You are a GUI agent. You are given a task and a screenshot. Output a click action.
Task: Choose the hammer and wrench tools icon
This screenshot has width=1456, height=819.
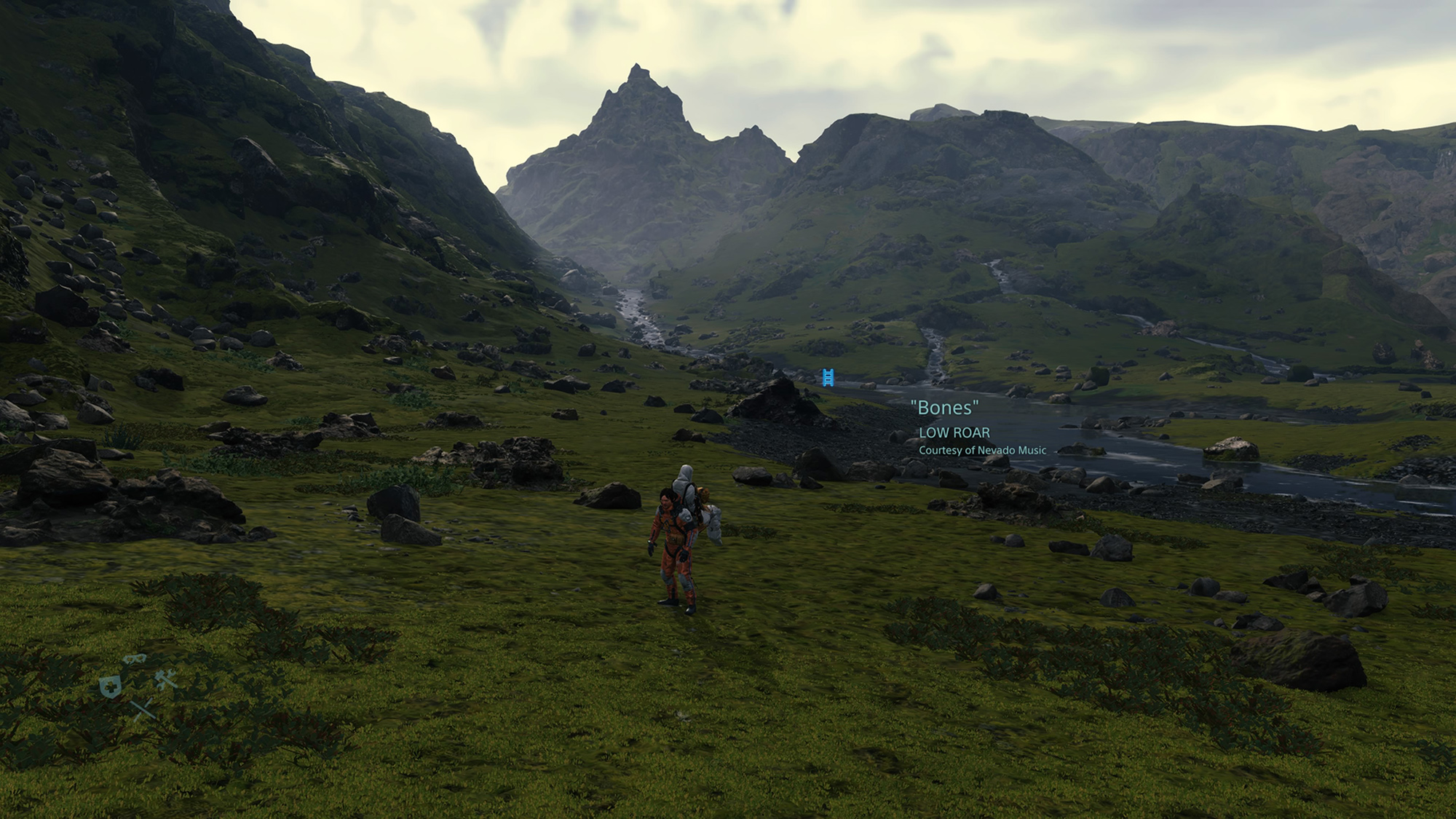(167, 681)
